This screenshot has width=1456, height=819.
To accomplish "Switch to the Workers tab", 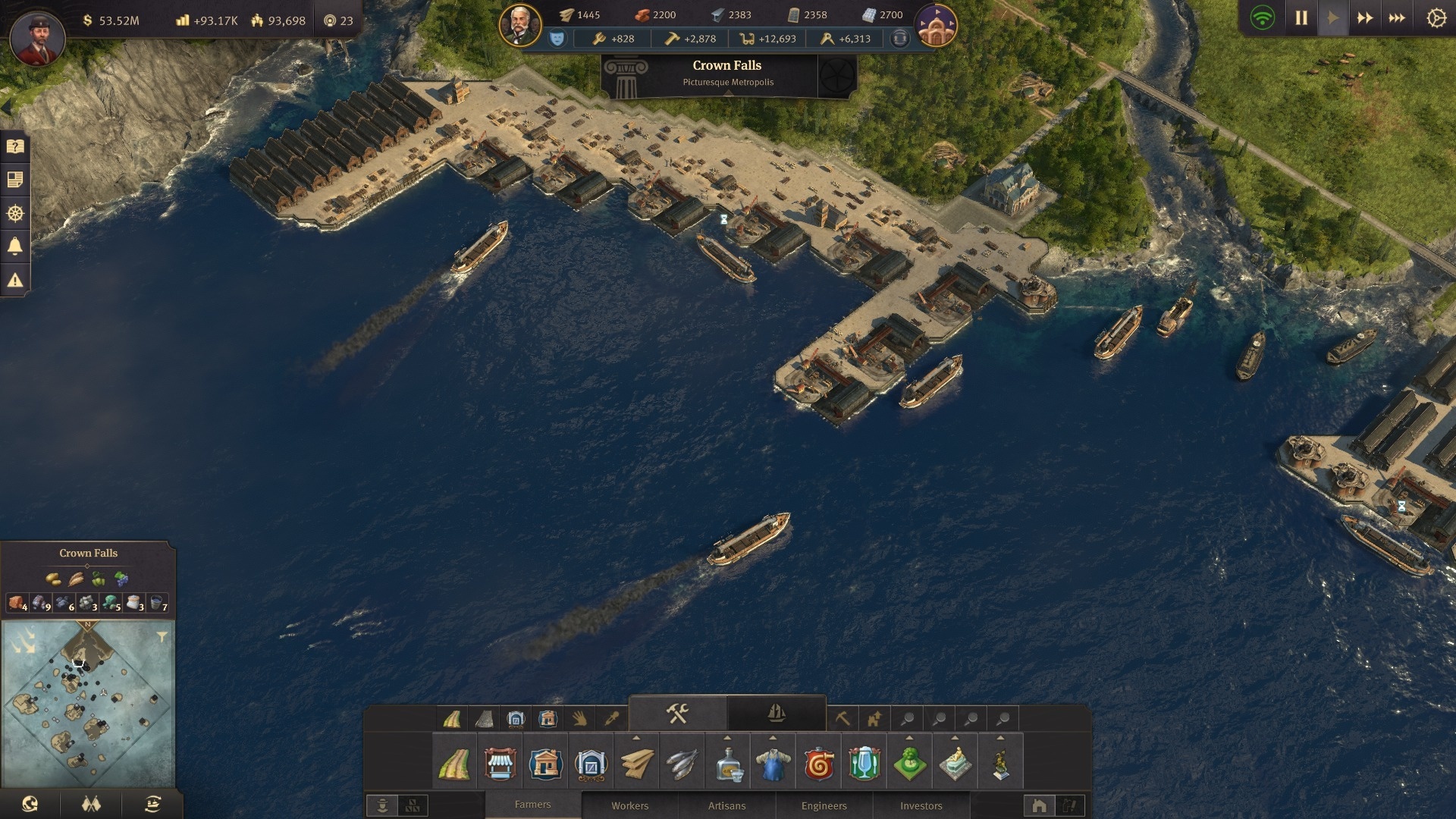I will 629,805.
